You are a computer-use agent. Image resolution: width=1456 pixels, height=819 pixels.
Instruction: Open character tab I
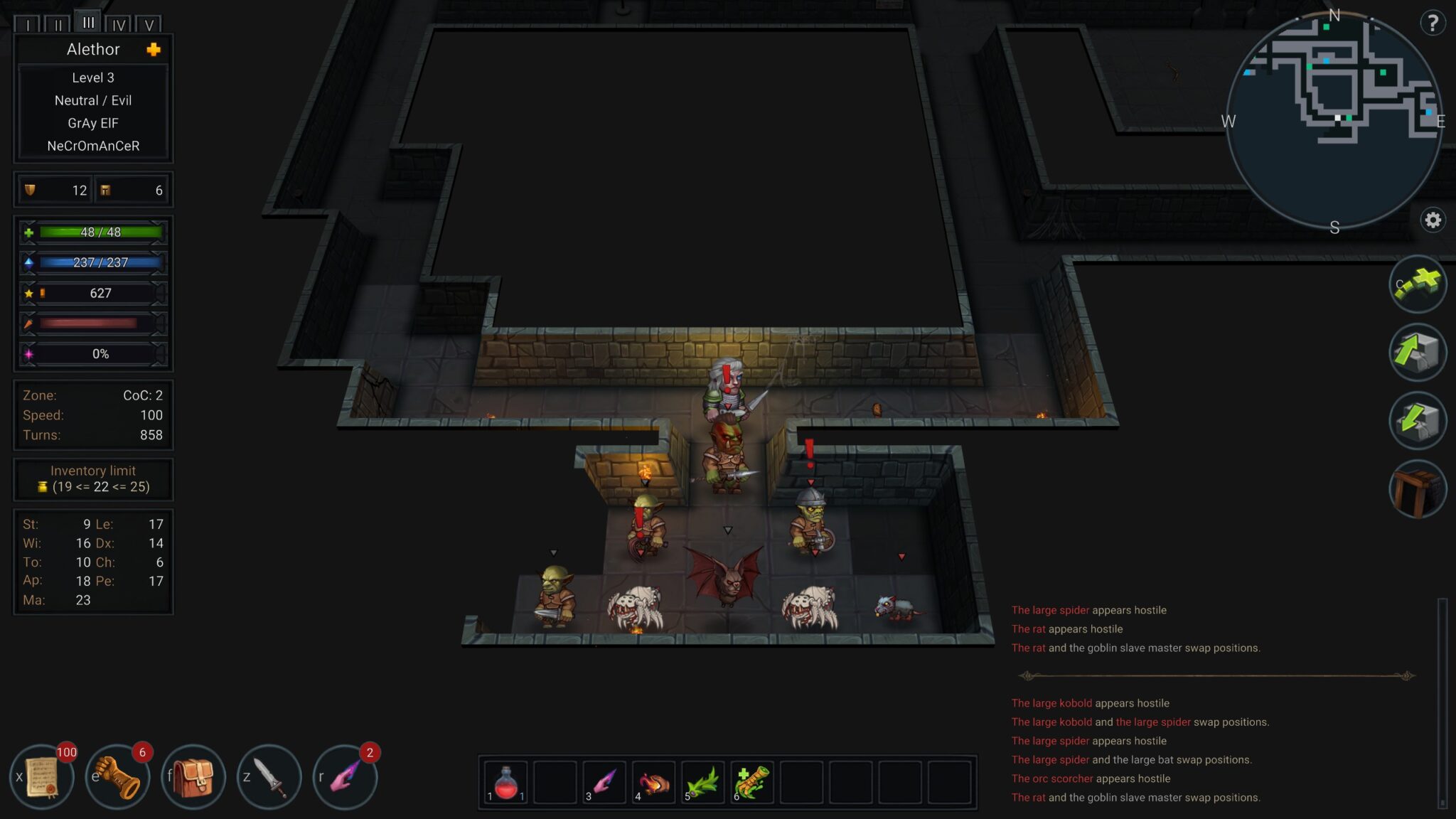[x=28, y=25]
